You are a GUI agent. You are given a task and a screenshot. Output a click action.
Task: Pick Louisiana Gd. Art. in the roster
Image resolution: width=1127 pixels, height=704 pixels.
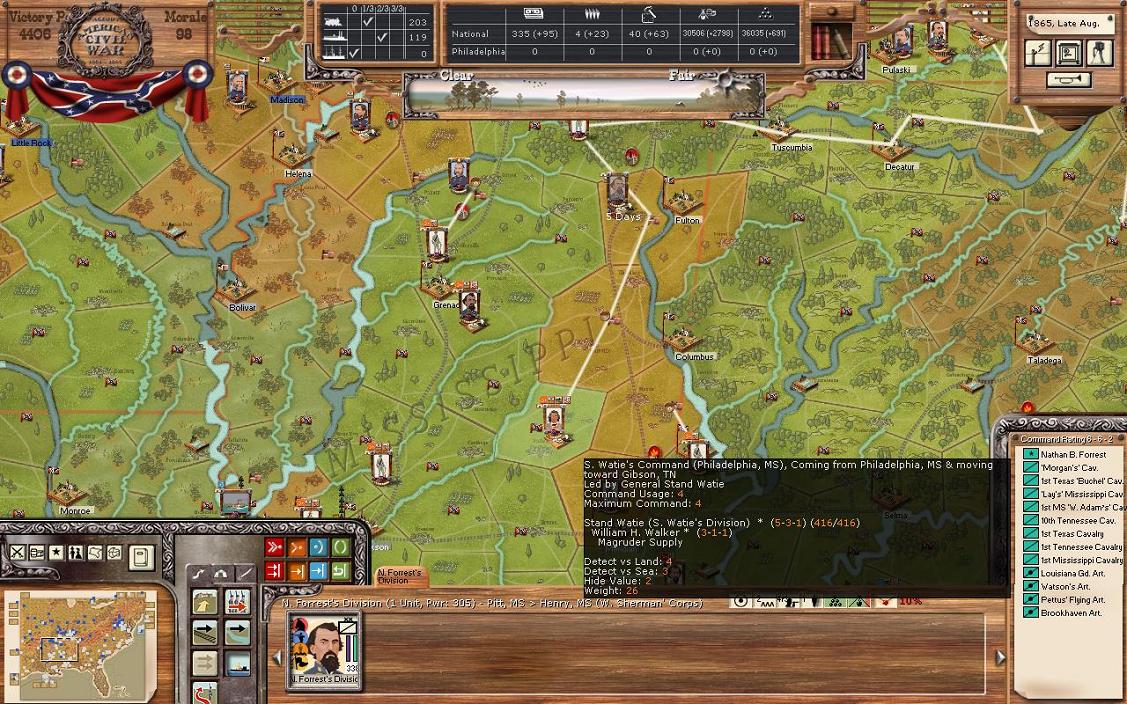(x=1072, y=573)
